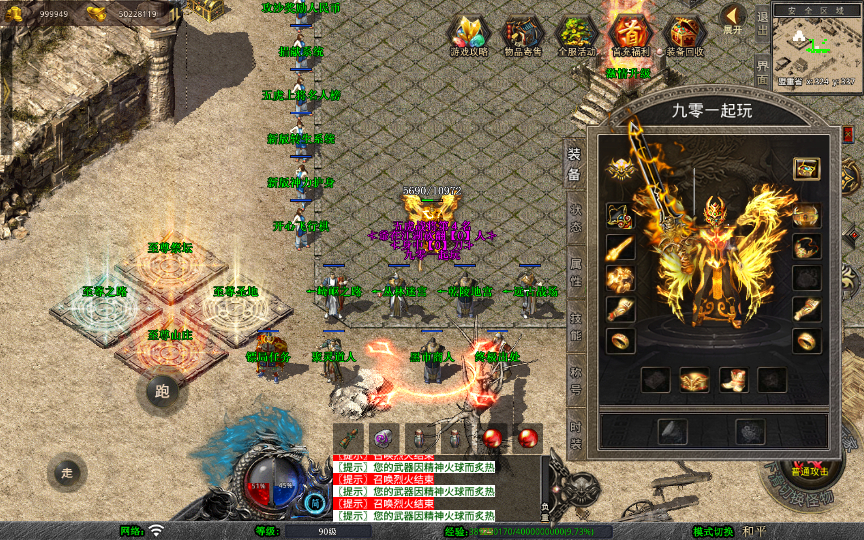Open the 界面 interface button
The width and height of the screenshot is (864, 540).
pos(763,71)
